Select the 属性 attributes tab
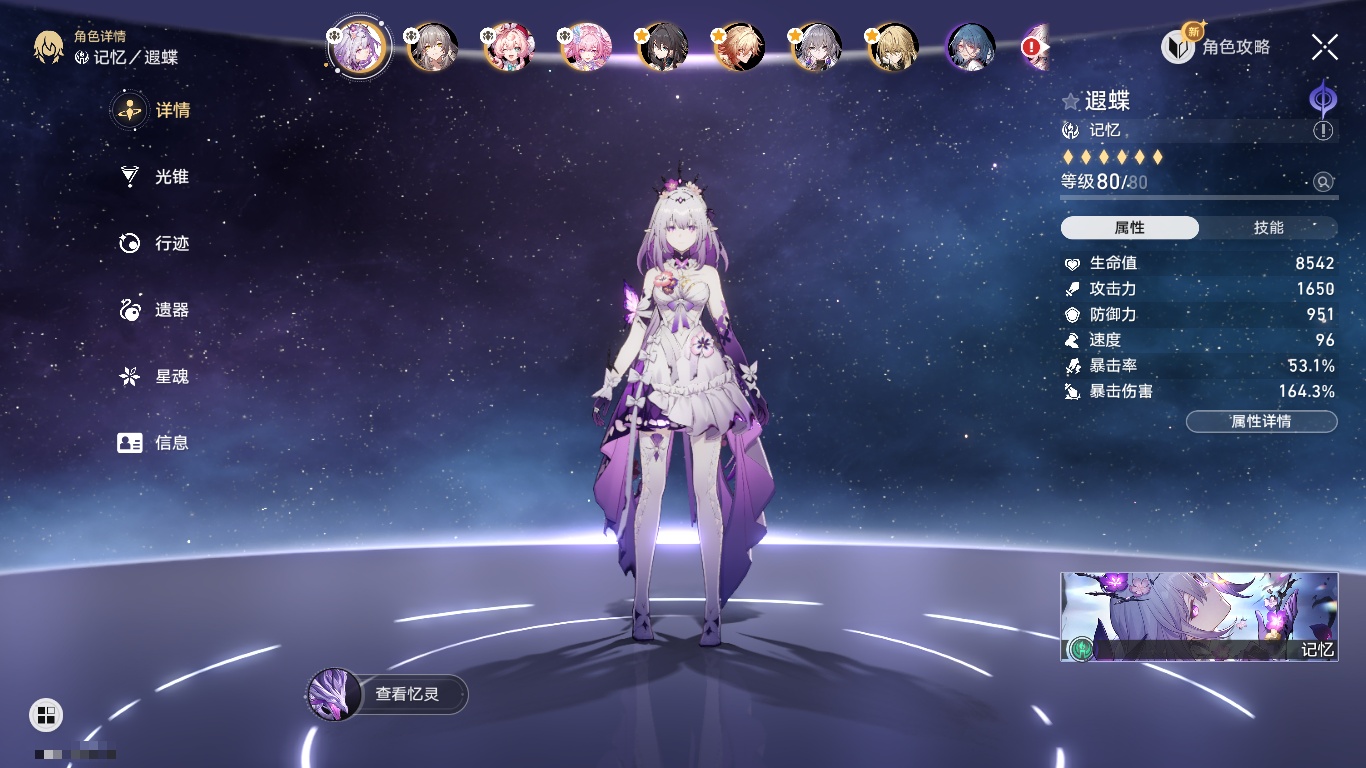The width and height of the screenshot is (1366, 768). coord(1130,228)
